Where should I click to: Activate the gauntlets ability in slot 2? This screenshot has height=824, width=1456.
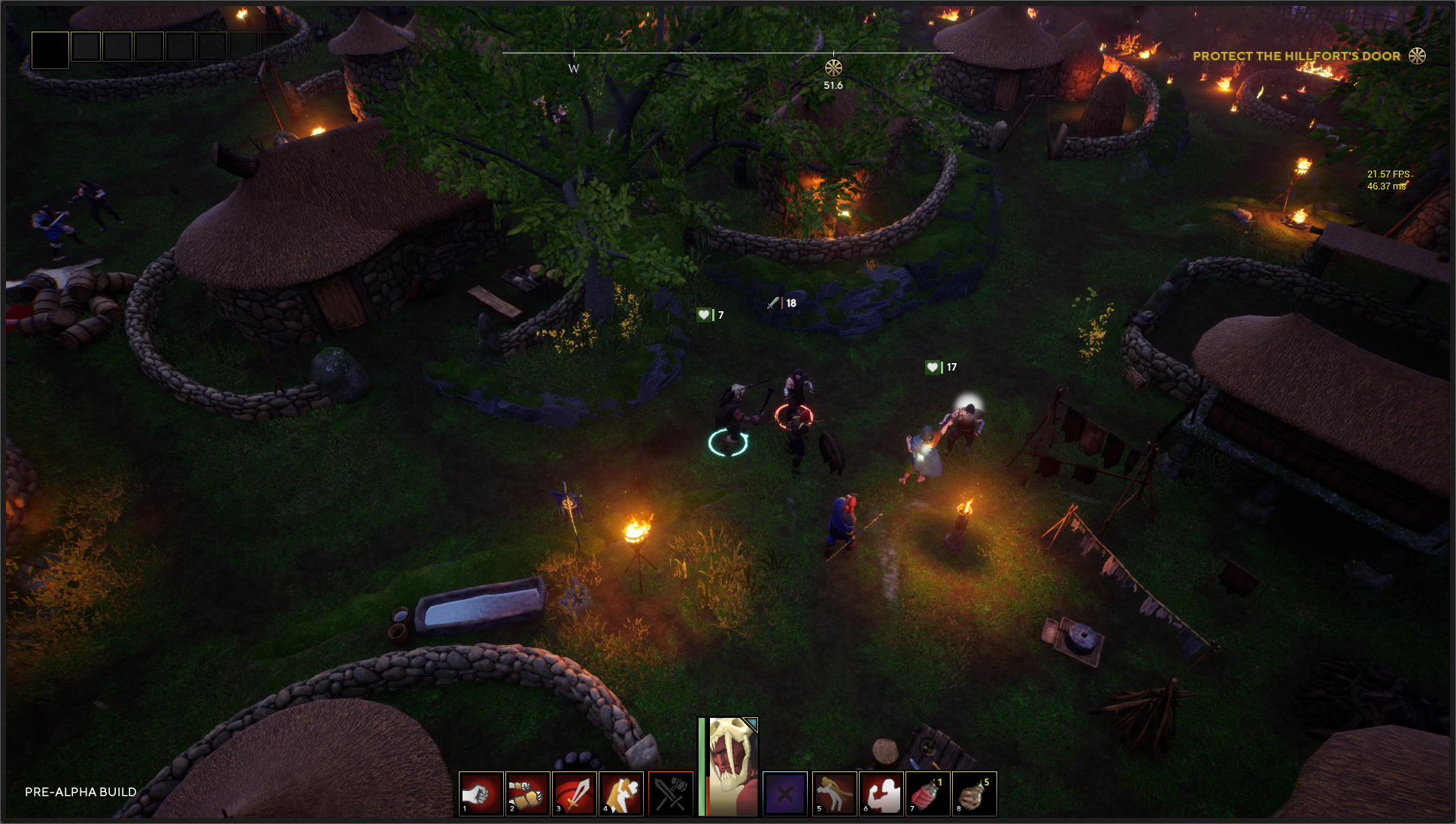click(528, 794)
